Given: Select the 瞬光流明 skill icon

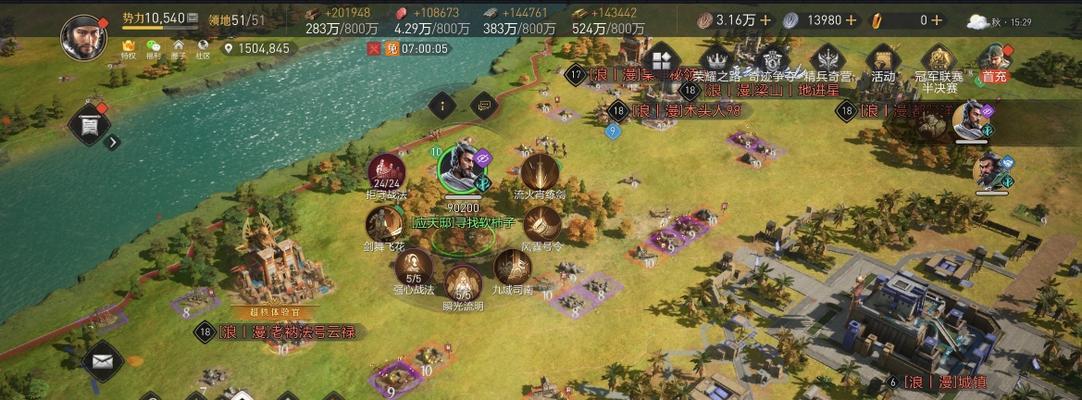Looking at the screenshot, I should click(462, 284).
